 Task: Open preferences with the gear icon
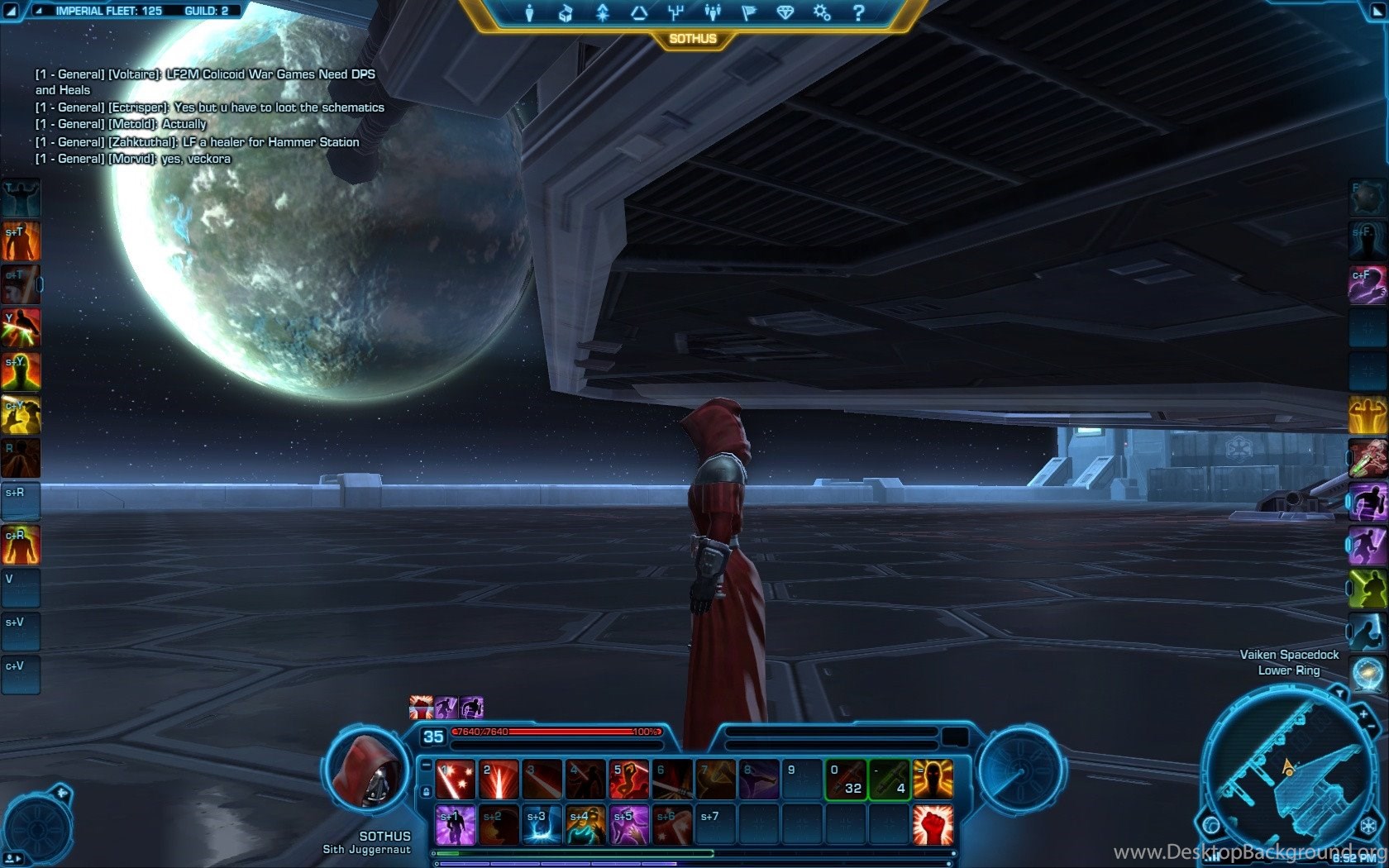click(x=822, y=13)
